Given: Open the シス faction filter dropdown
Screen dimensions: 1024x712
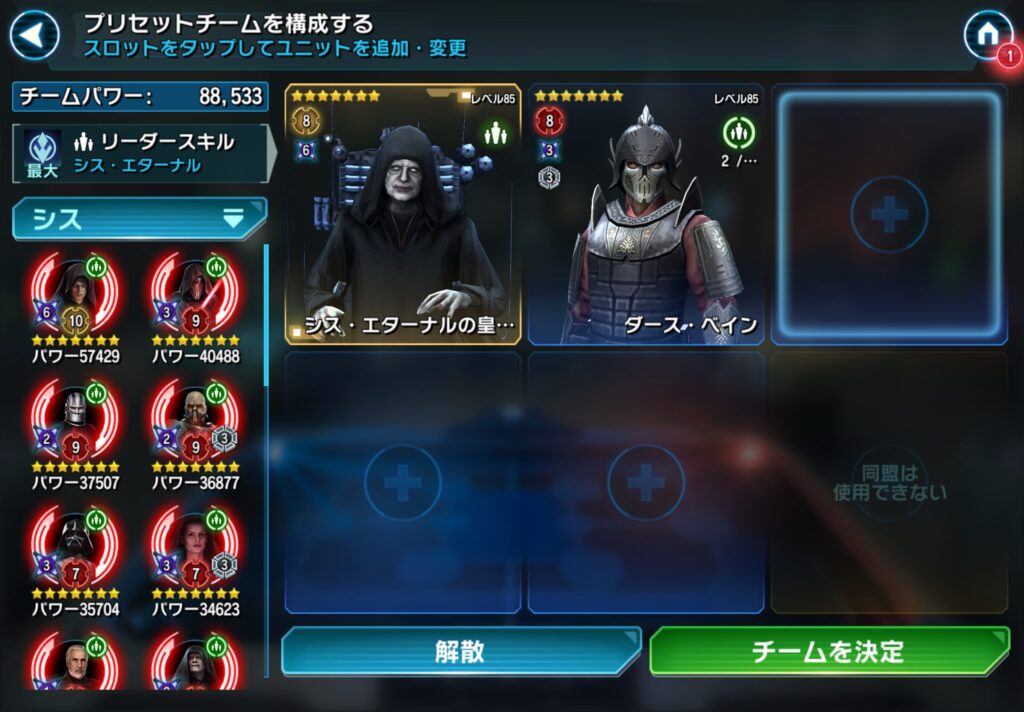Looking at the screenshot, I should click(x=139, y=218).
